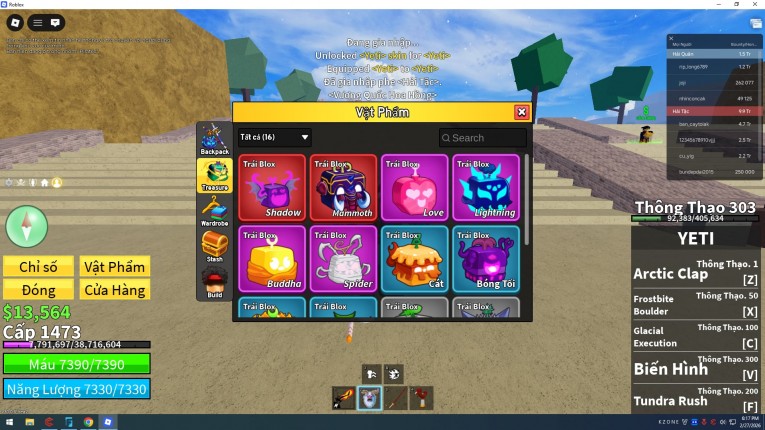Choose the Spider fruit item
Image resolution: width=765 pixels, height=430 pixels.
343,259
